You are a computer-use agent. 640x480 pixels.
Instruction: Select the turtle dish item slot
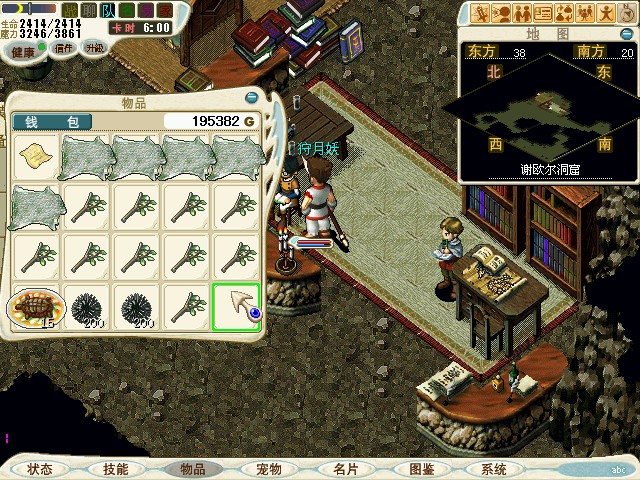36,307
